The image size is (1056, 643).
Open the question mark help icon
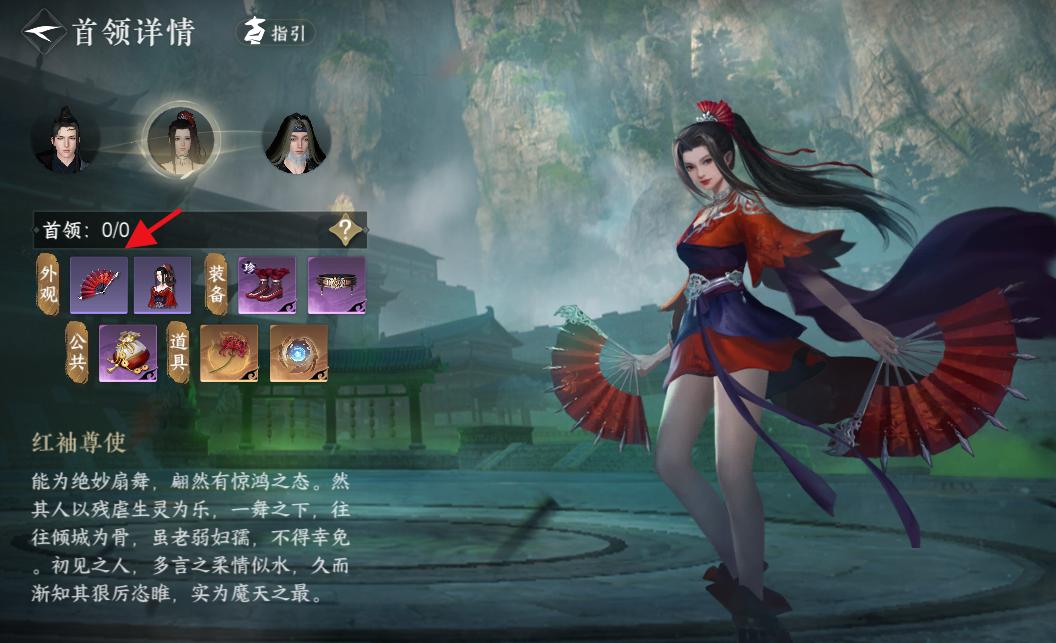345,231
